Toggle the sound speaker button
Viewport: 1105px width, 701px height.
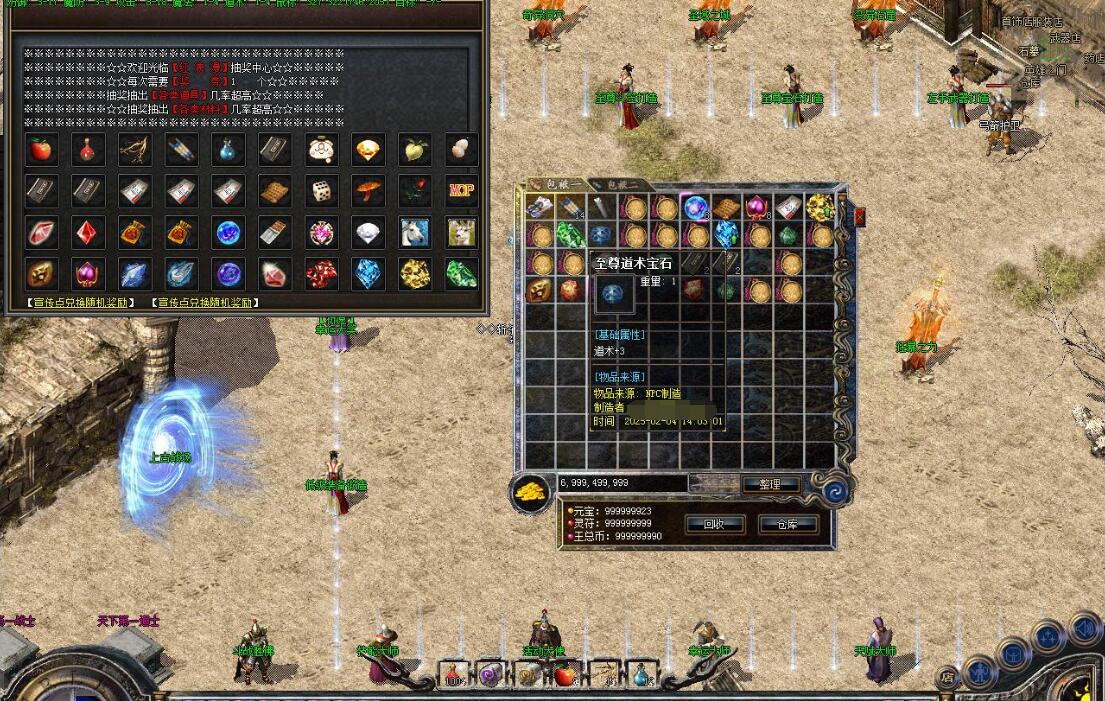point(1084,628)
